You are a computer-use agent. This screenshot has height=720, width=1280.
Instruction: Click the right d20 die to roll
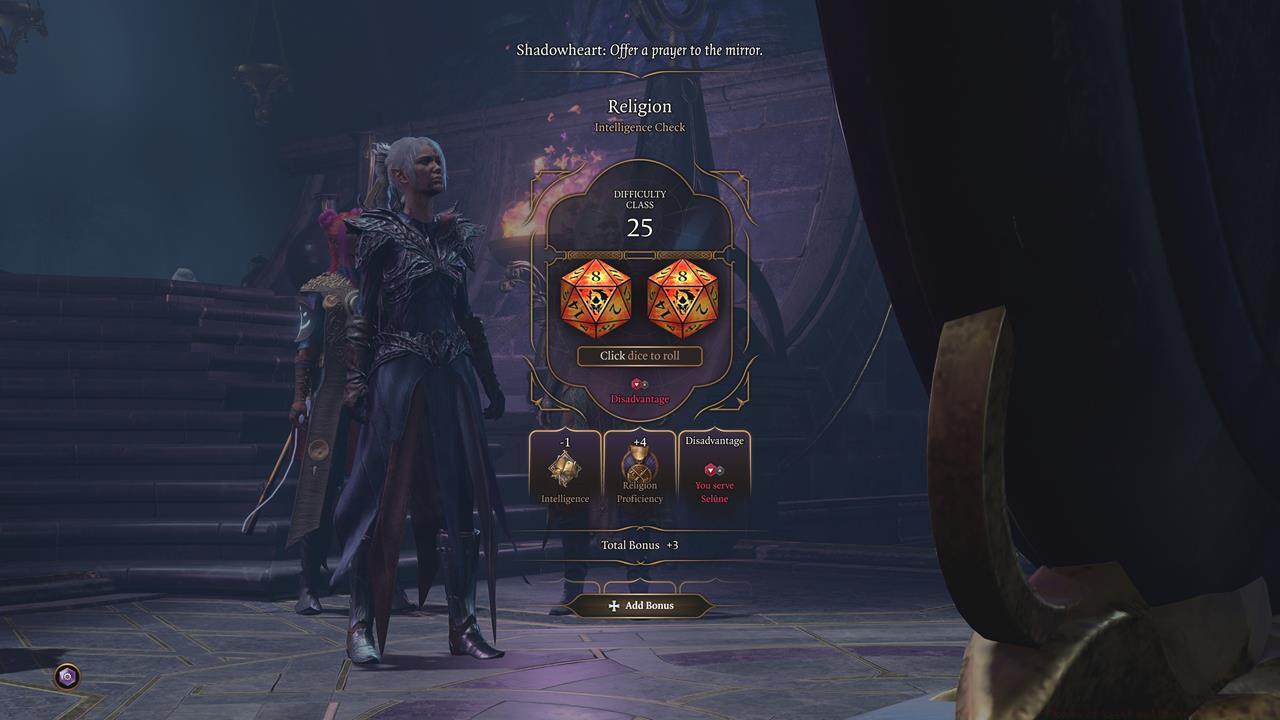(682, 298)
